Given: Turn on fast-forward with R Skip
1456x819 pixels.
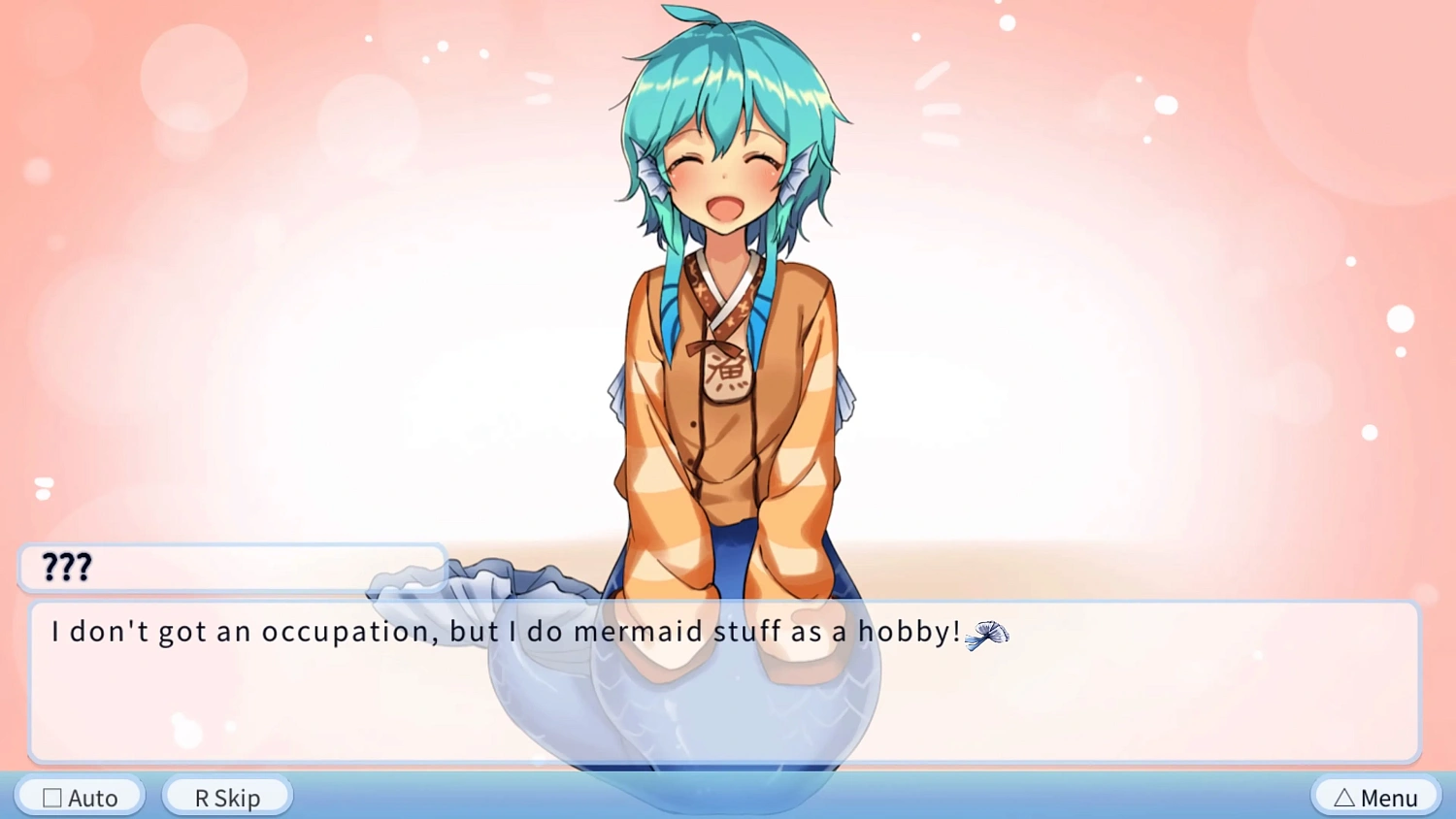Looking at the screenshot, I should pyautogui.click(x=226, y=797).
